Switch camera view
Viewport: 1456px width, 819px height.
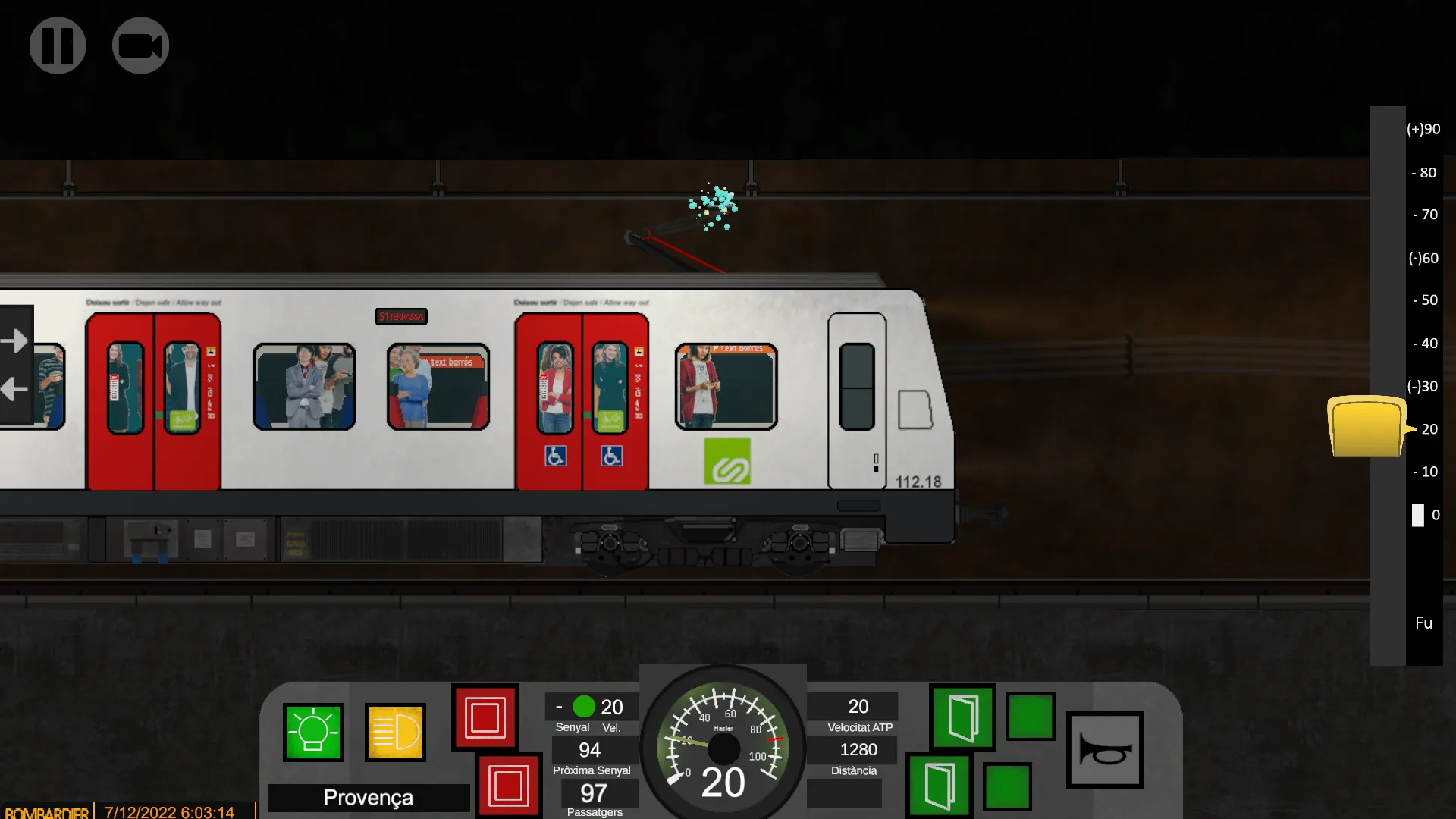point(140,45)
